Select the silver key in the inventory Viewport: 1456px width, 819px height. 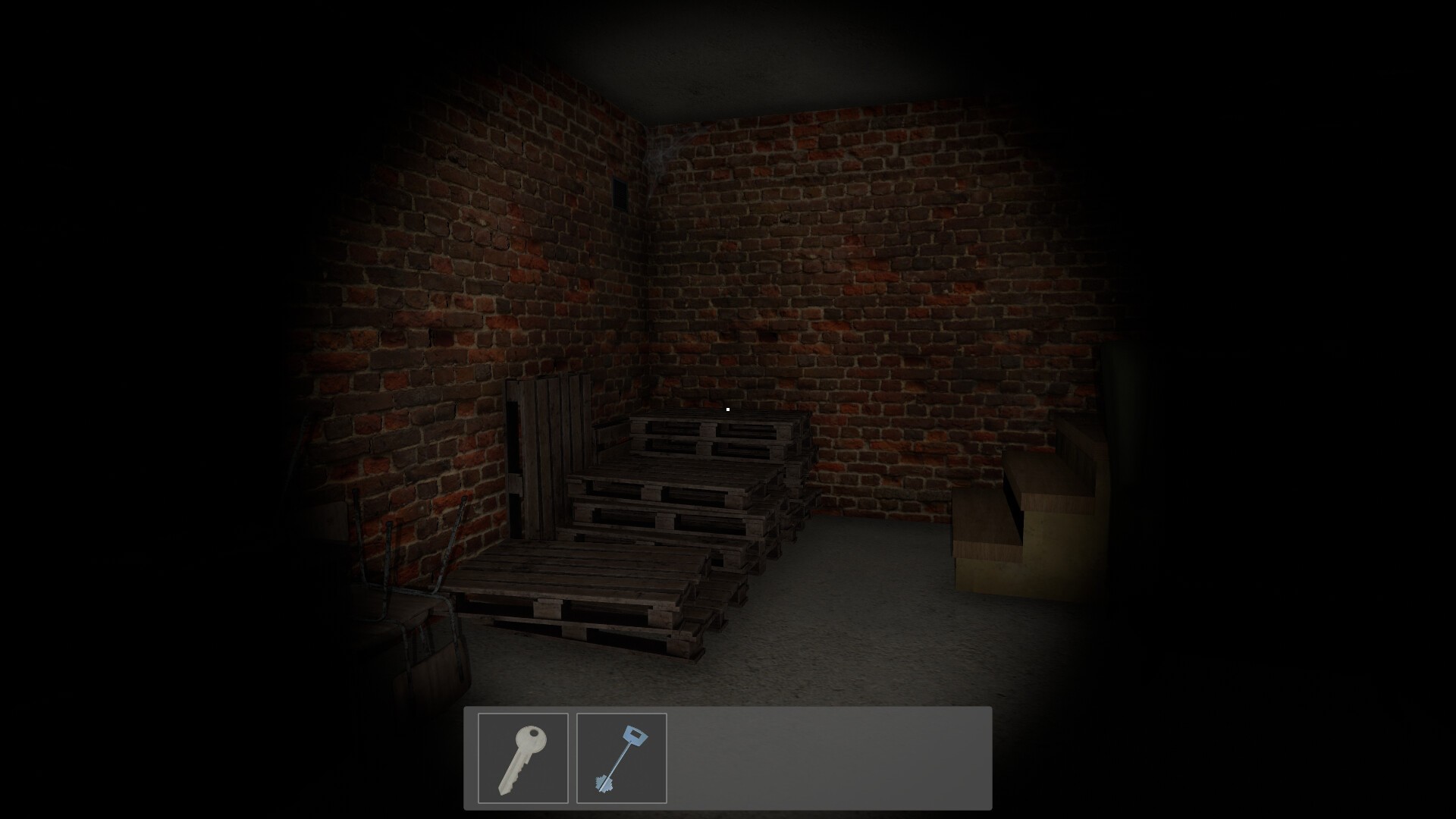coord(524,758)
